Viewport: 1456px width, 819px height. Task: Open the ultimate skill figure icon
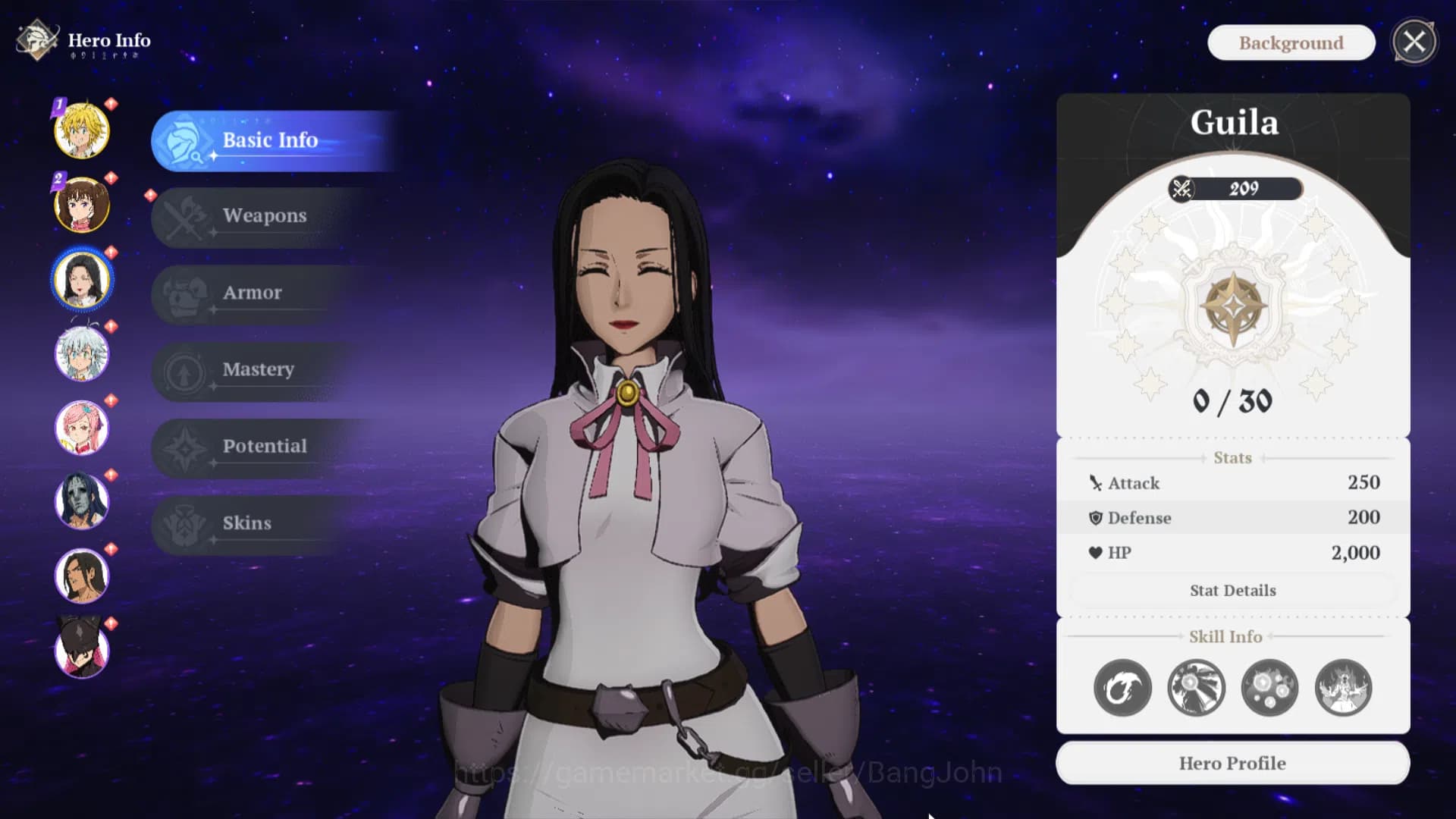click(1343, 689)
